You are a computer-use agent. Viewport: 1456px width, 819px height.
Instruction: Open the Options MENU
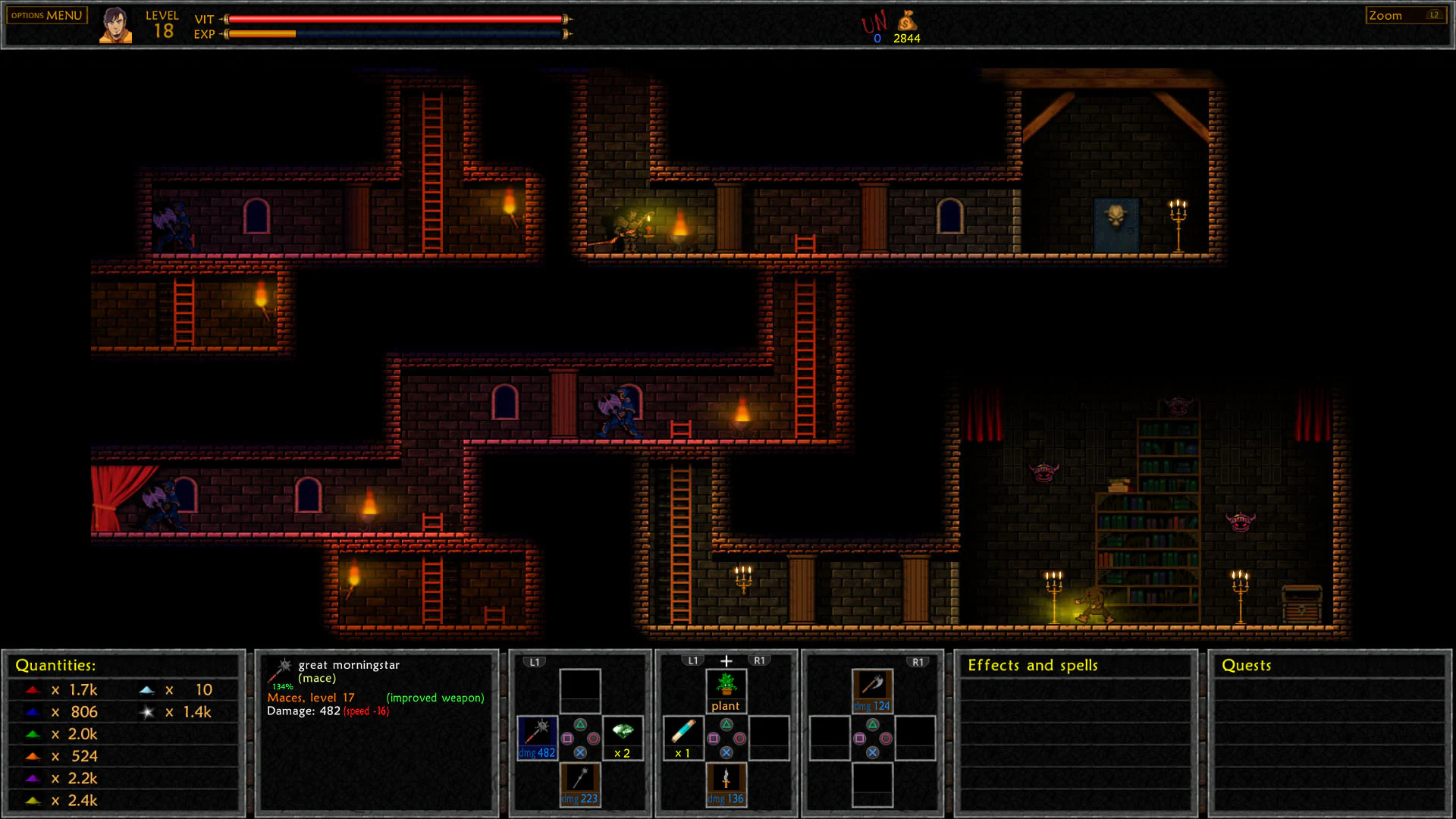pyautogui.click(x=45, y=14)
